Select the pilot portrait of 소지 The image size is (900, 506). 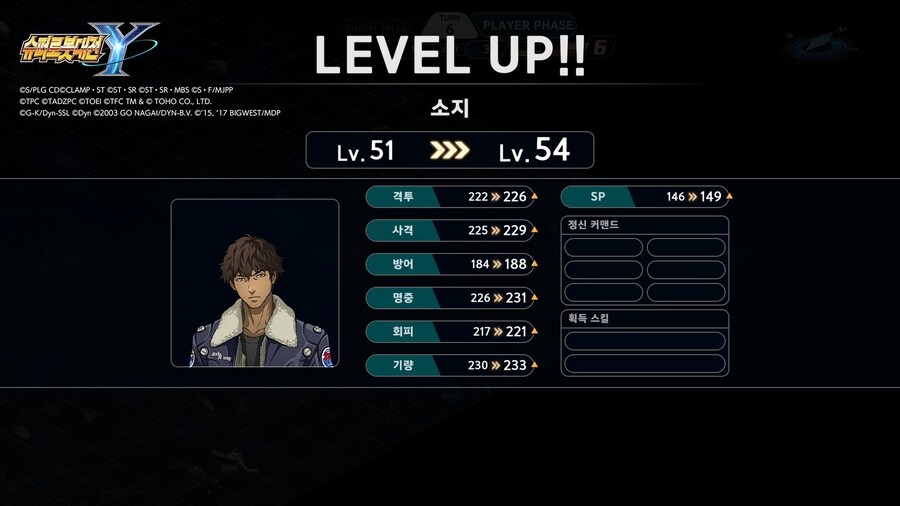tap(254, 283)
